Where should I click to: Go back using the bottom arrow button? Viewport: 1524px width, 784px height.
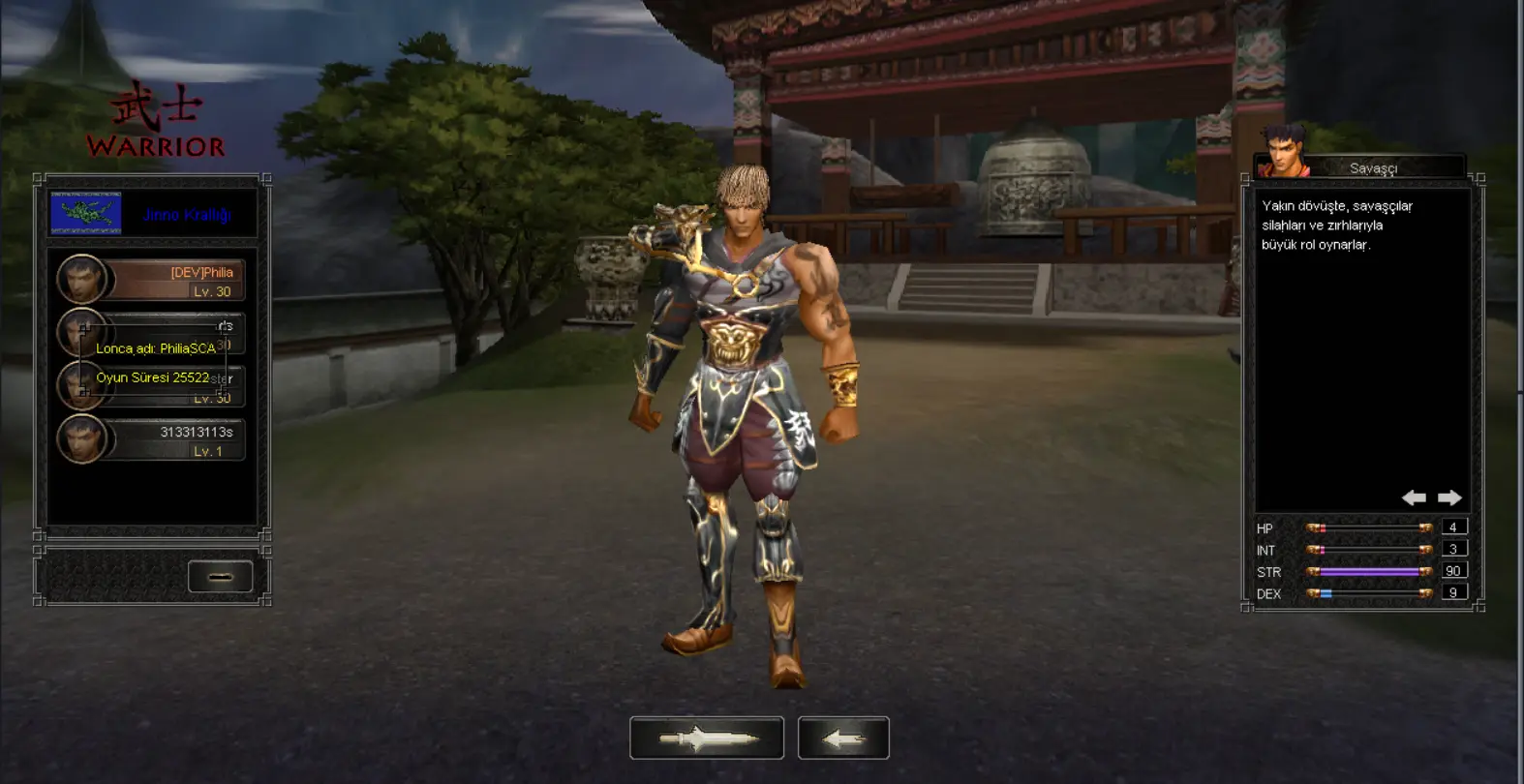point(842,739)
